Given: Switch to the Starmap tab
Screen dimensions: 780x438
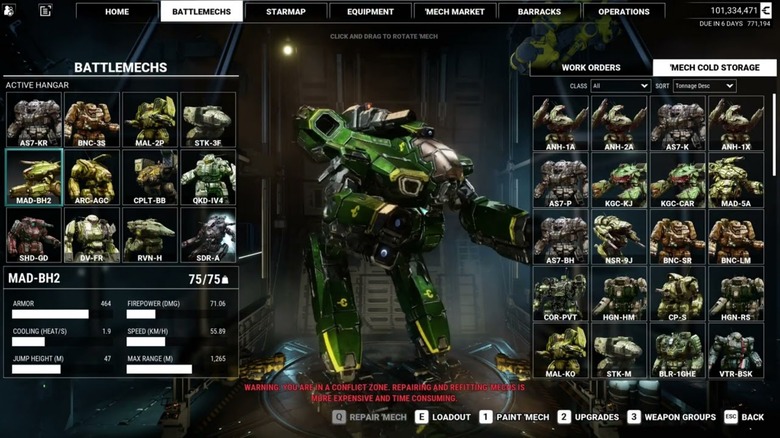Looking at the screenshot, I should 286,12.
